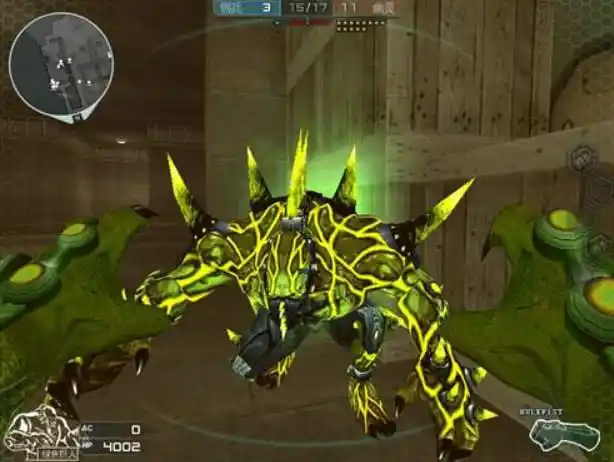Click the fist weapon icon
The width and height of the screenshot is (614, 462).
566,434
